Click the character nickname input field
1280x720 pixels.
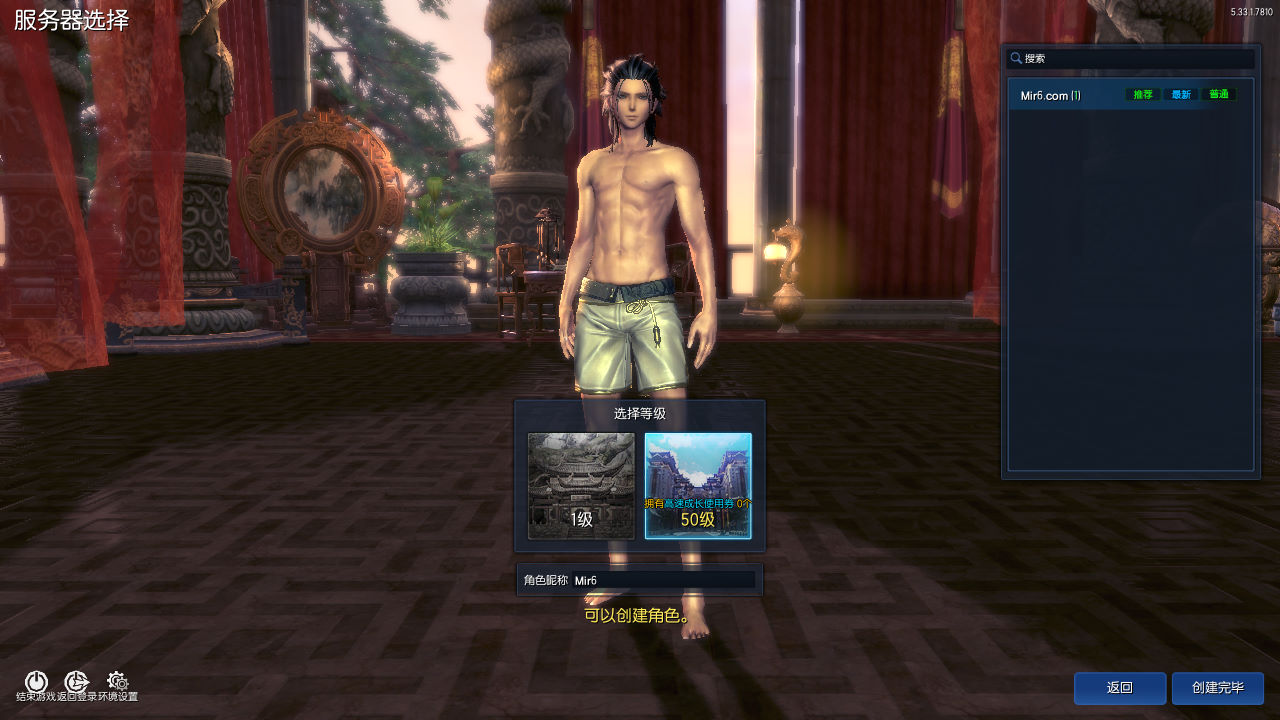663,580
